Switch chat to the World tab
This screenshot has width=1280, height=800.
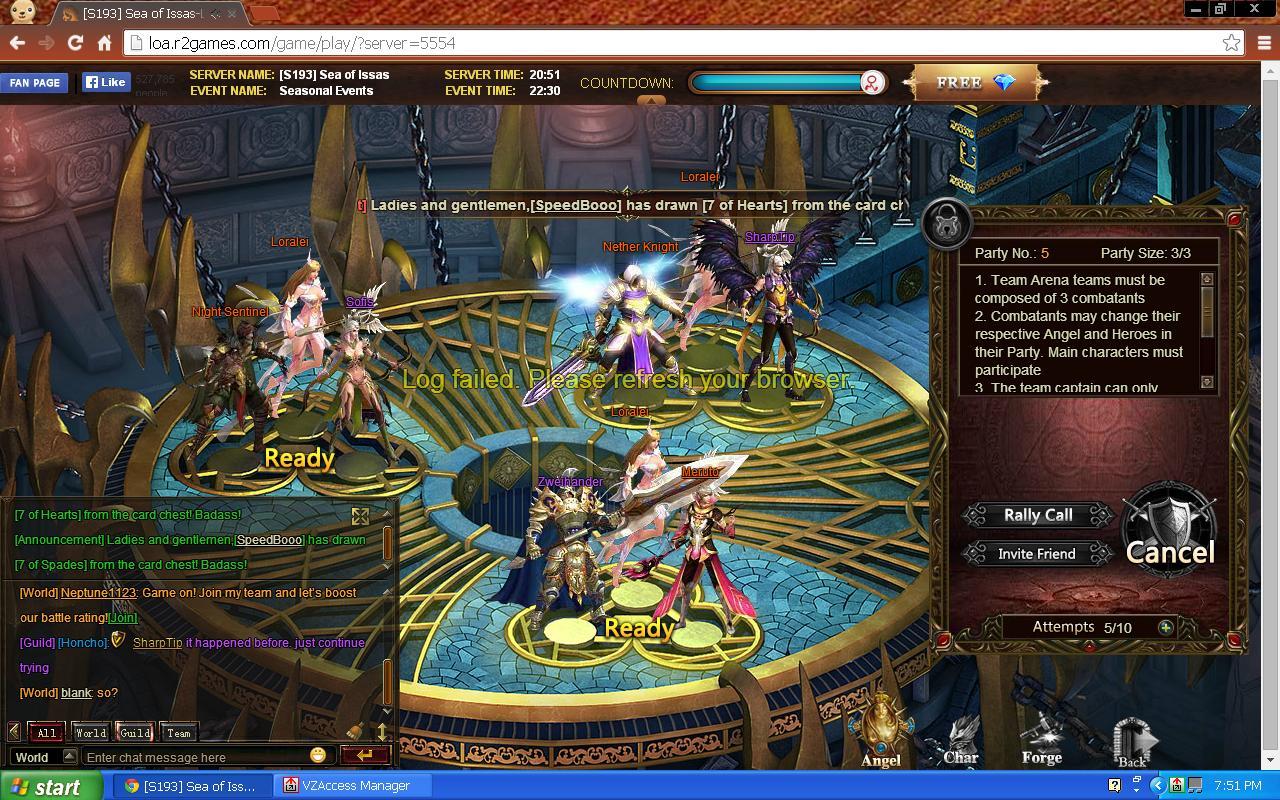tap(90, 732)
